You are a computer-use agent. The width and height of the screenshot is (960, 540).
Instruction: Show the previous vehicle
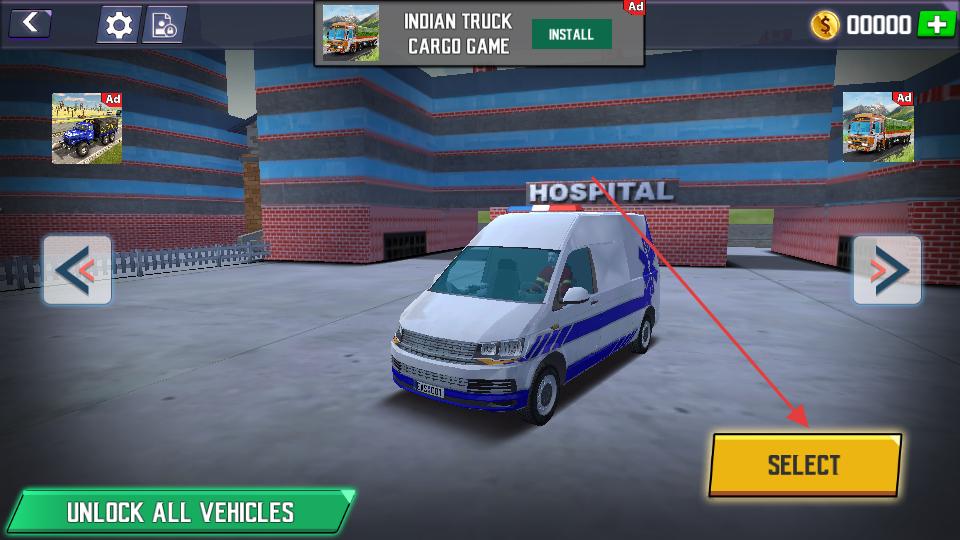(x=77, y=270)
